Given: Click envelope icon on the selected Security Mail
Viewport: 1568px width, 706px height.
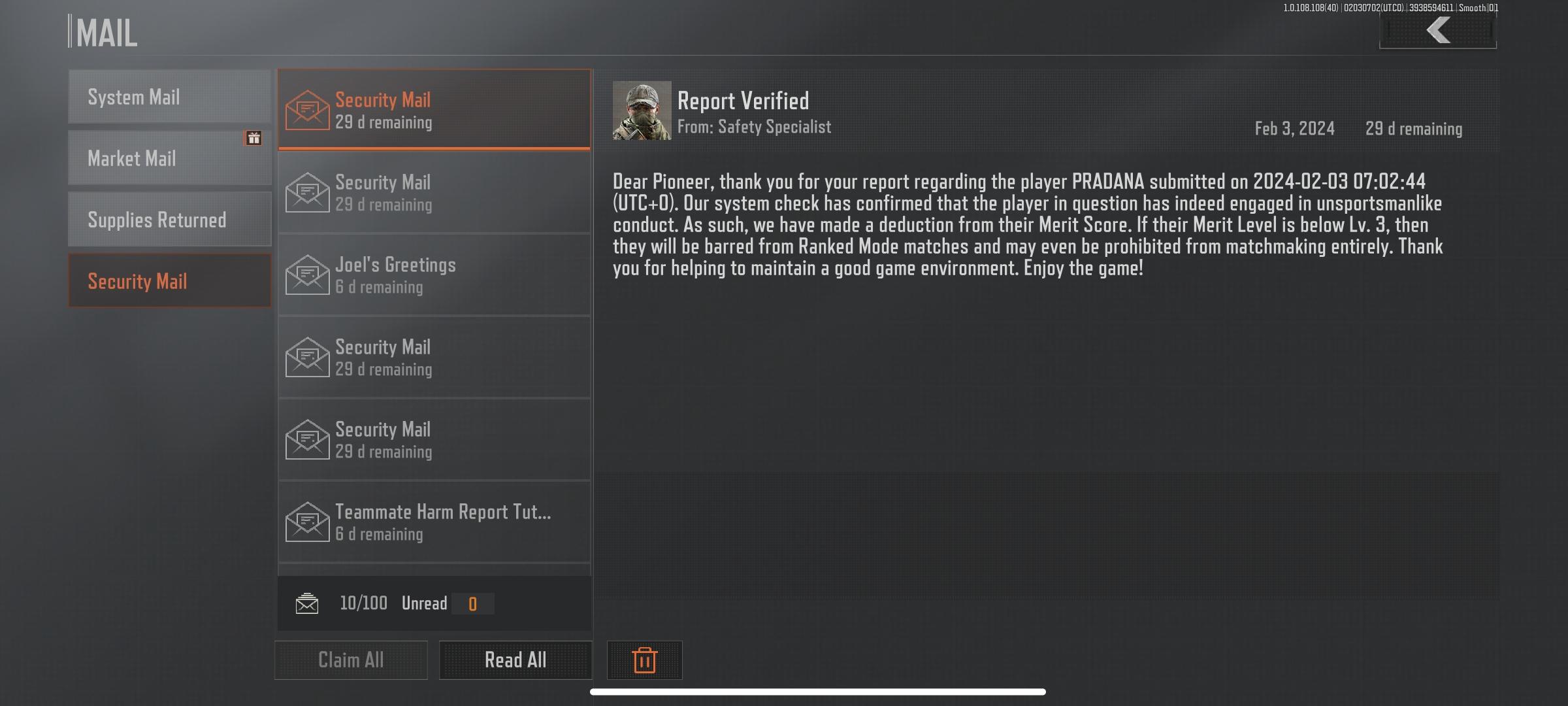Looking at the screenshot, I should pyautogui.click(x=307, y=109).
